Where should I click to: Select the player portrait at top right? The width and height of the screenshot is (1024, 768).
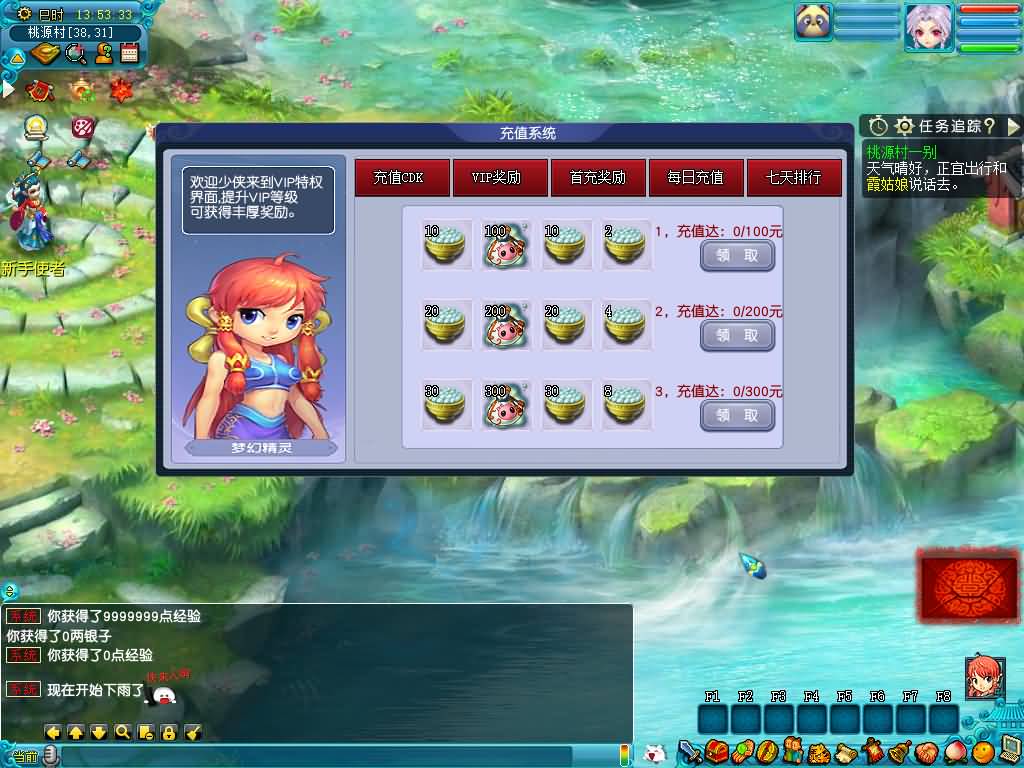[x=929, y=26]
